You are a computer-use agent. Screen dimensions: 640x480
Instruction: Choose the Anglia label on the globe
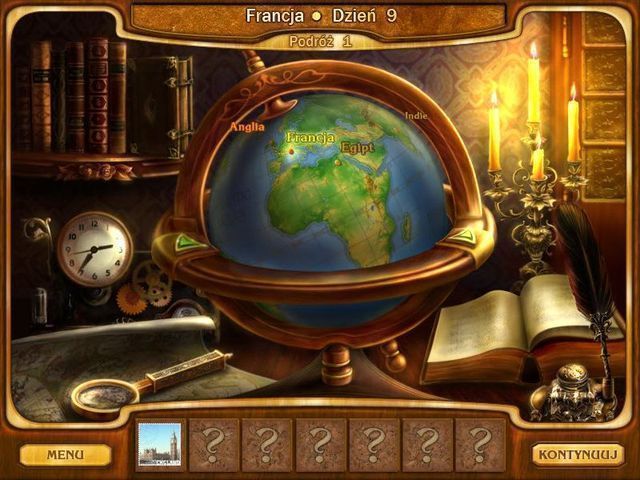[x=247, y=127]
